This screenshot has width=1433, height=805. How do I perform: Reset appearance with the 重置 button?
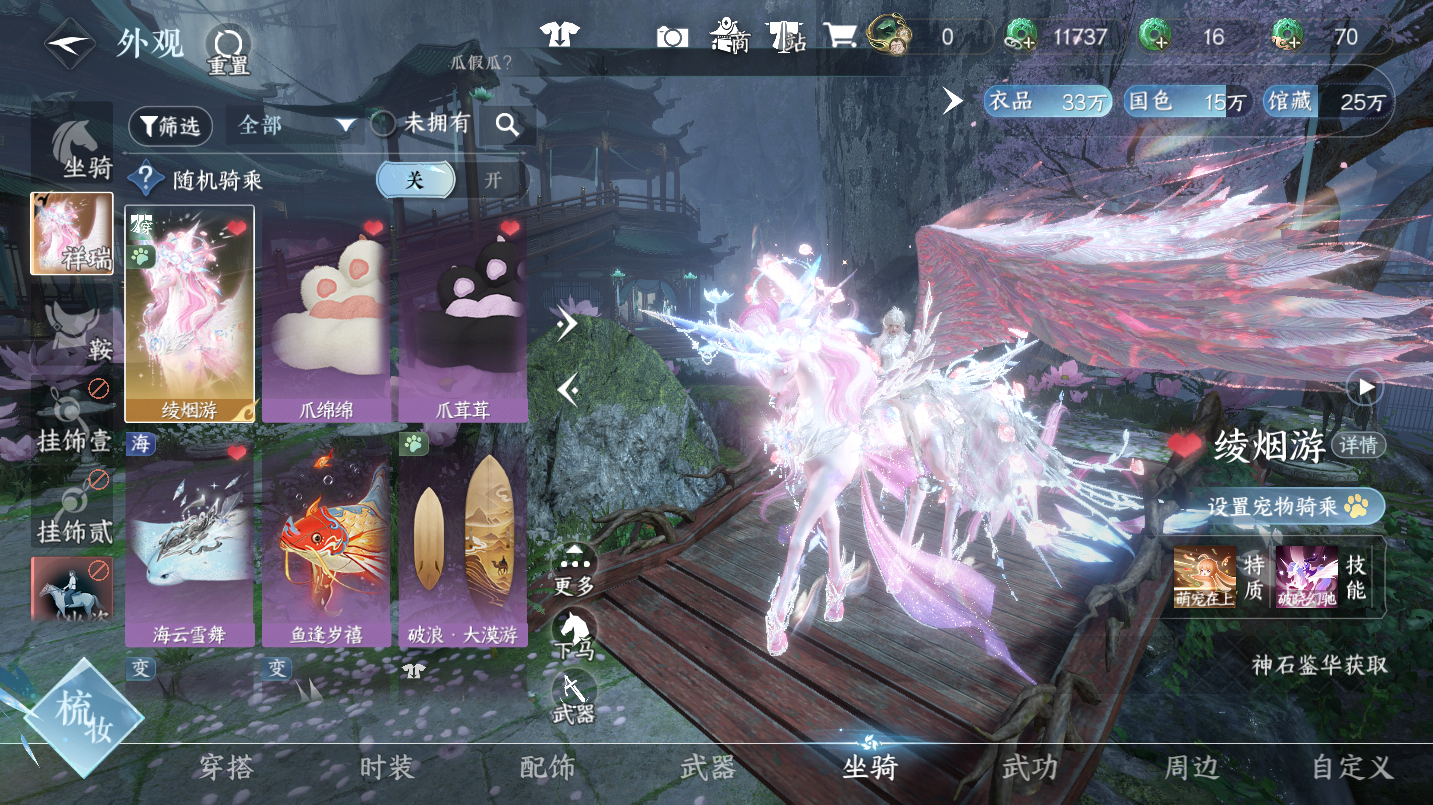pos(228,50)
